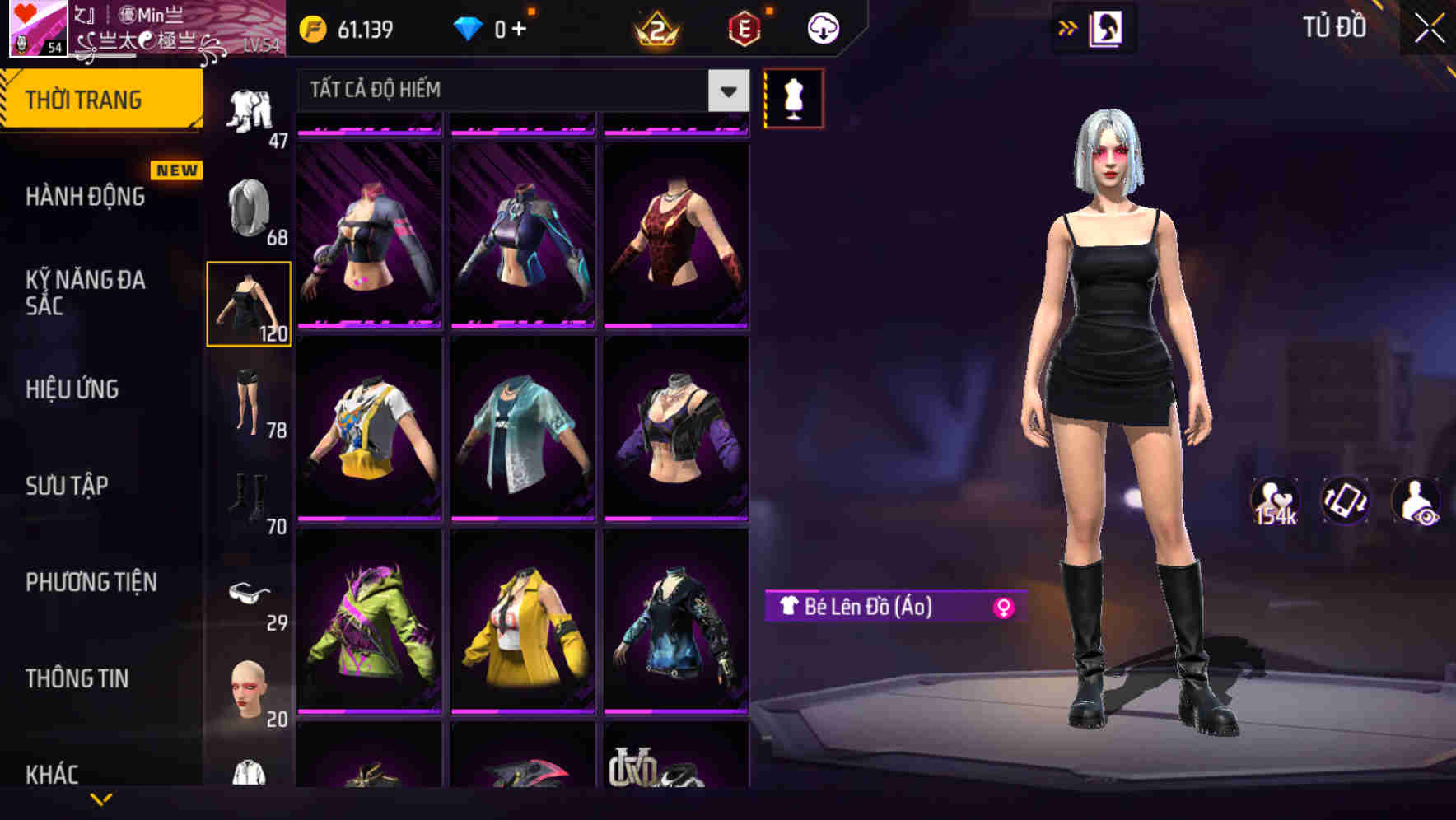Click the double-arrow expander near the wardrobe icon
Image resolution: width=1456 pixels, height=820 pixels.
(x=1068, y=27)
